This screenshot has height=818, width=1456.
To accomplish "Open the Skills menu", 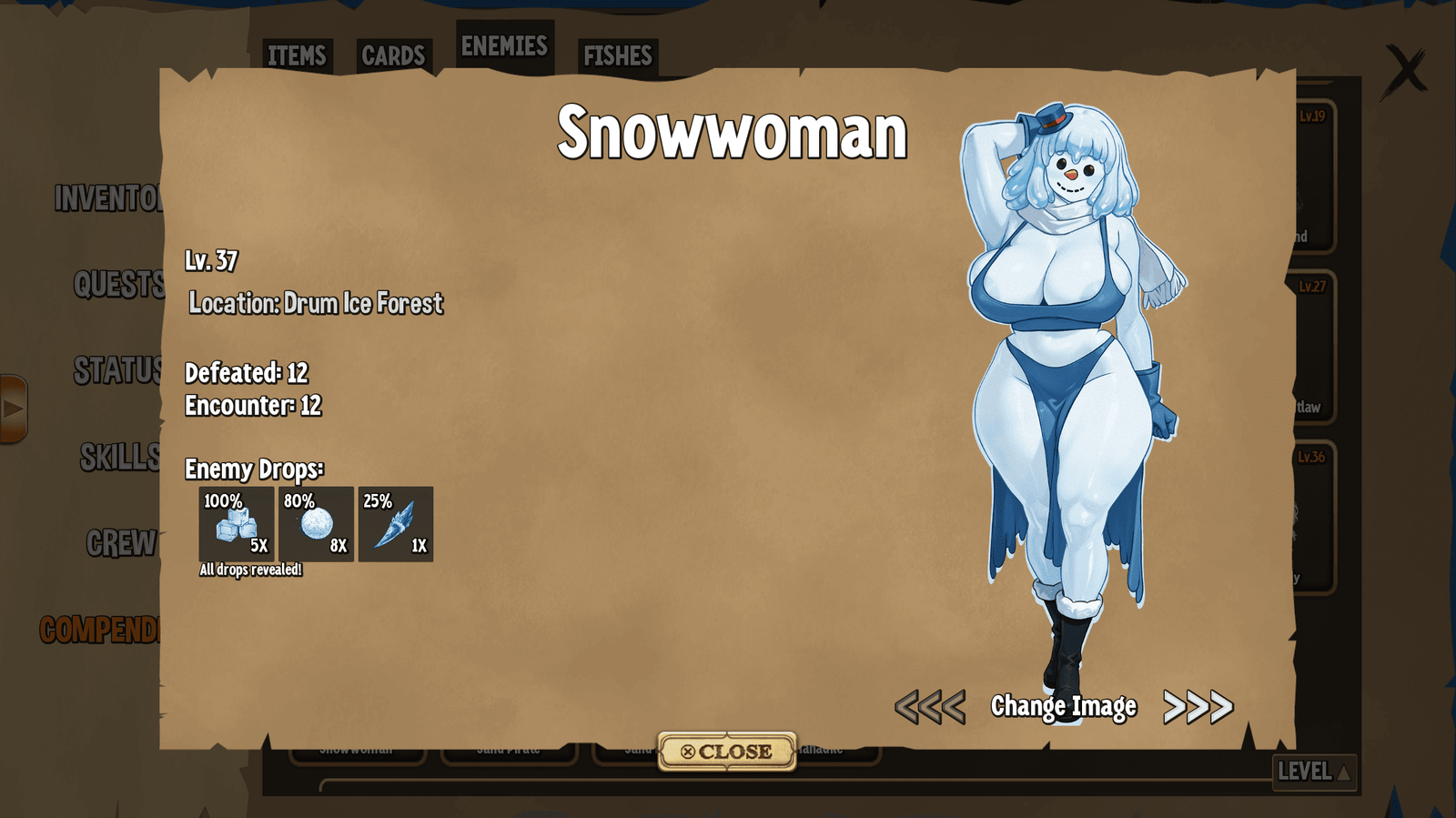I will [x=120, y=457].
